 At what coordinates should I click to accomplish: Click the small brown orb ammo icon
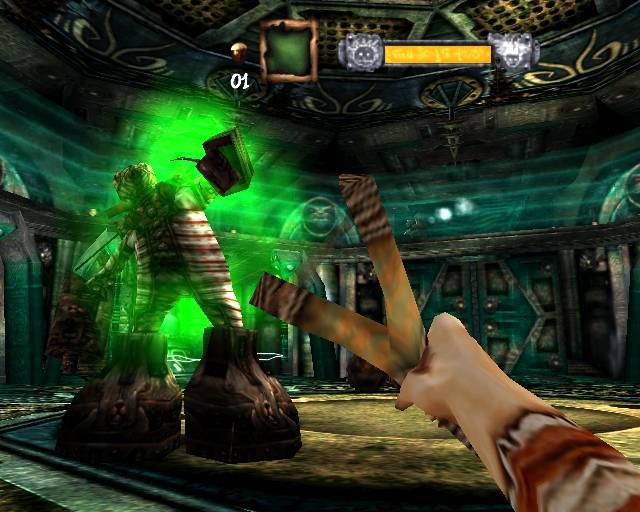[239, 51]
